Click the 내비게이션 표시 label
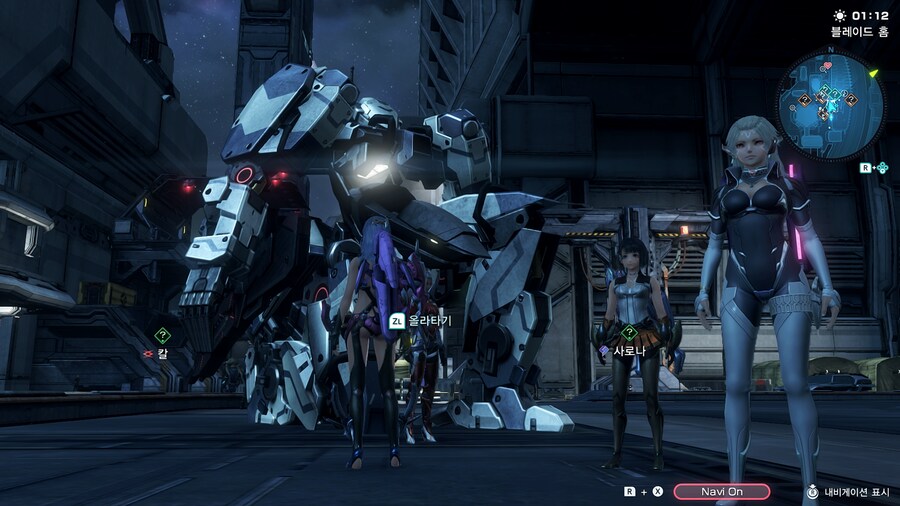Screen dimensions: 900x506 pyautogui.click(x=857, y=492)
